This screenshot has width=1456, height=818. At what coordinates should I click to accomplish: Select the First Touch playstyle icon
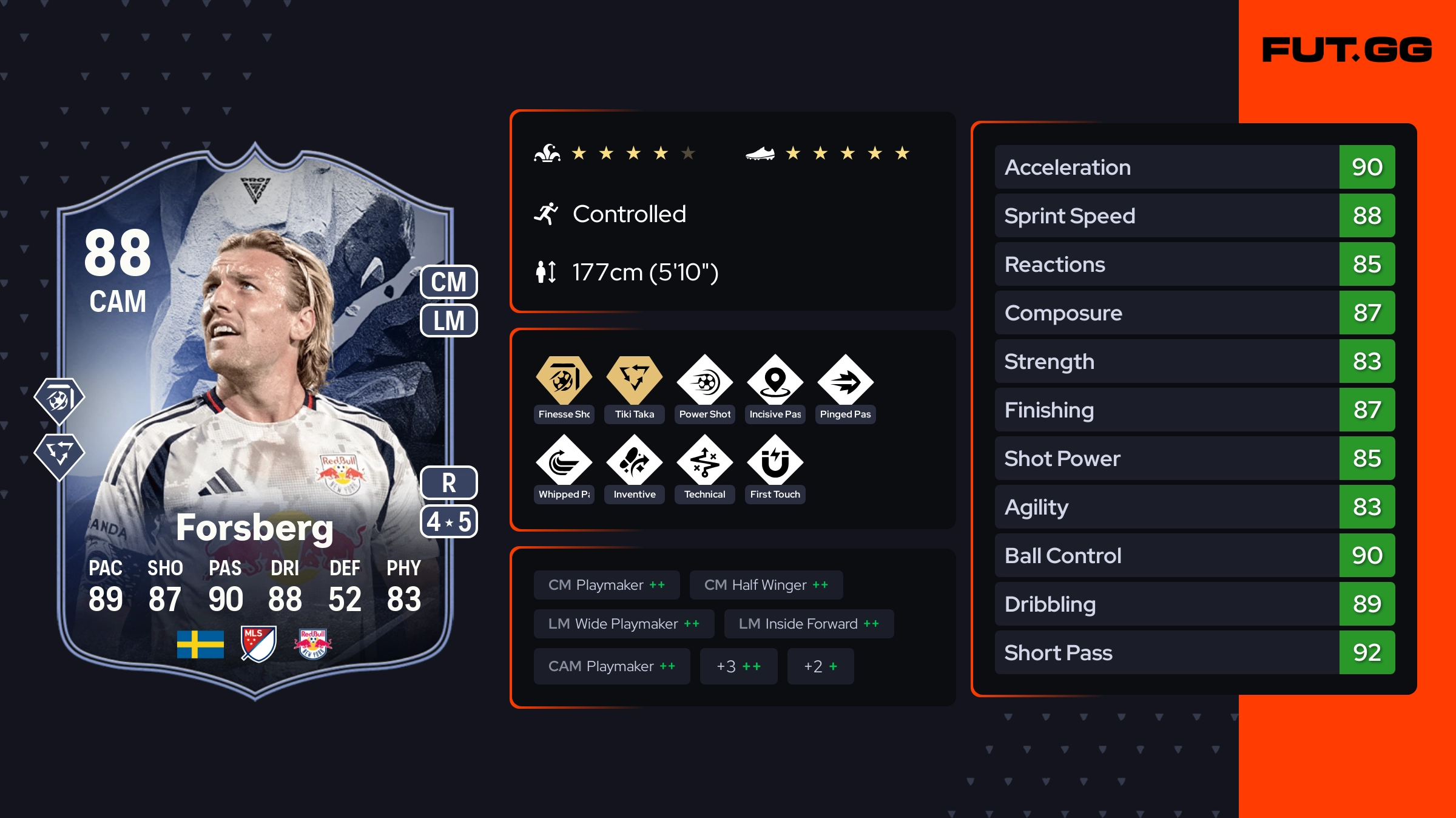[775, 461]
